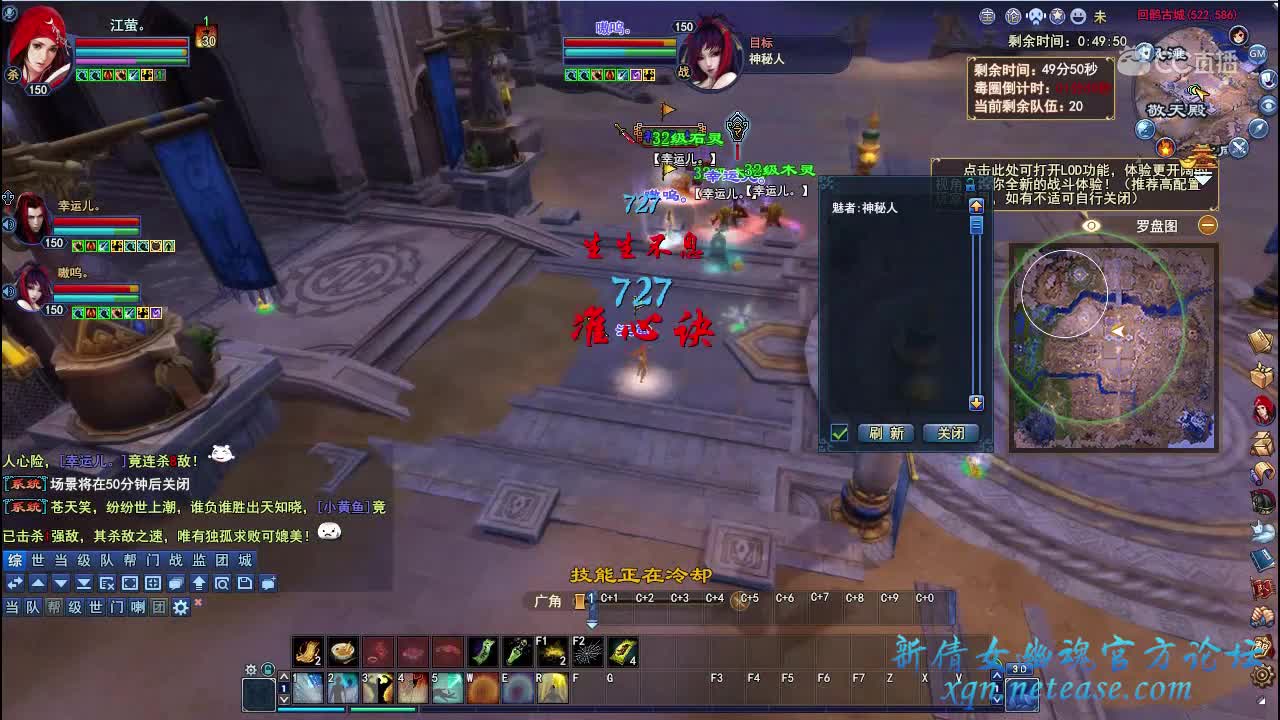Expand the 推荐高配置 dropdown arrow in LOD notice
Viewport: 1280px width, 720px height.
(1203, 180)
